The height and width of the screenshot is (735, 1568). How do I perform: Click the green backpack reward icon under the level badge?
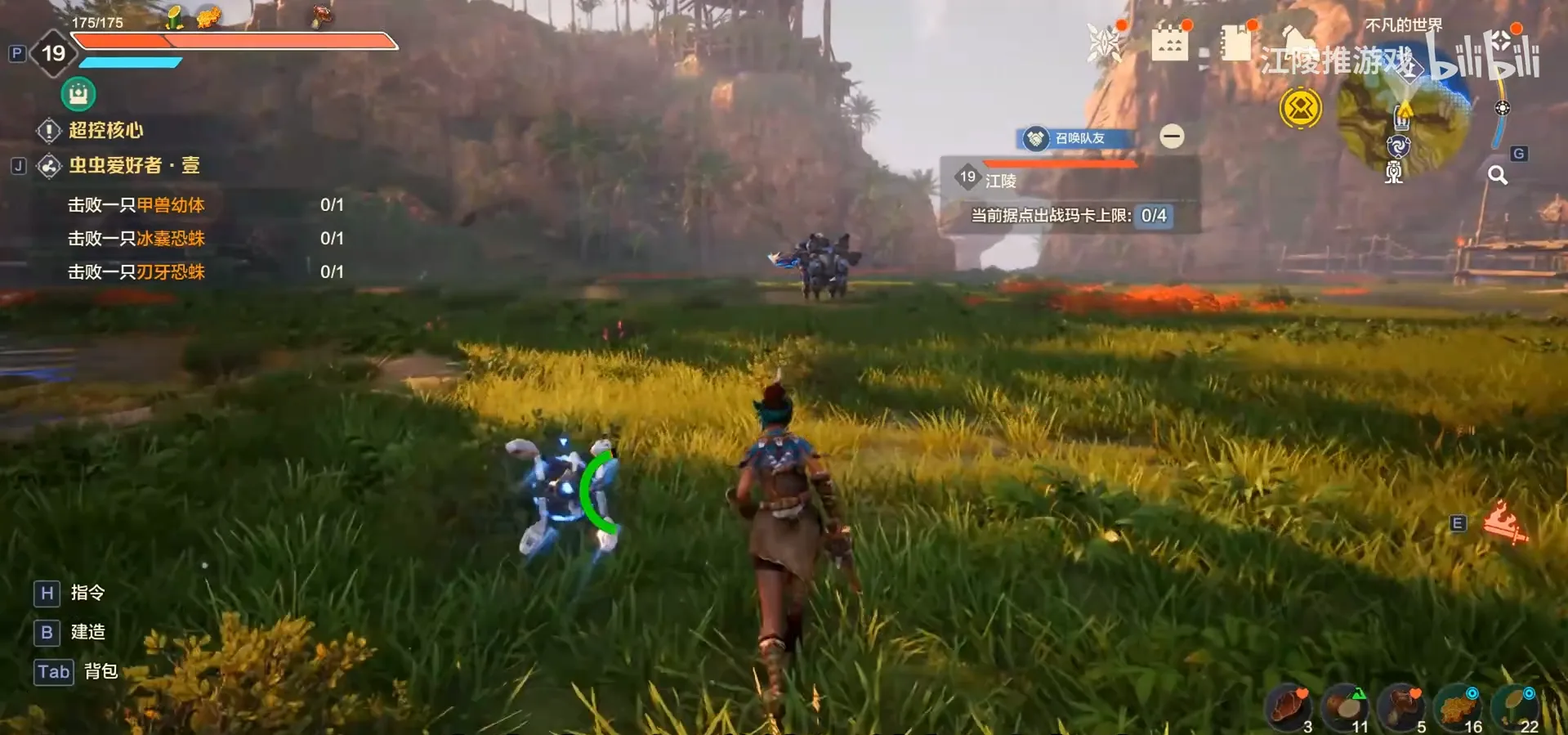point(78,94)
